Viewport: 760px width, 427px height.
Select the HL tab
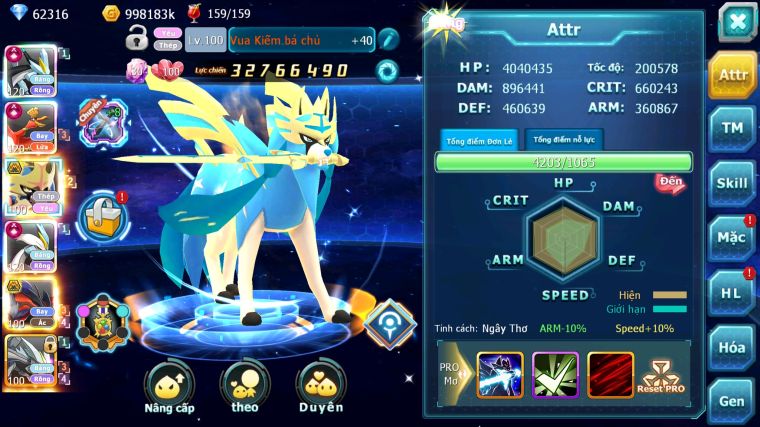tap(732, 293)
